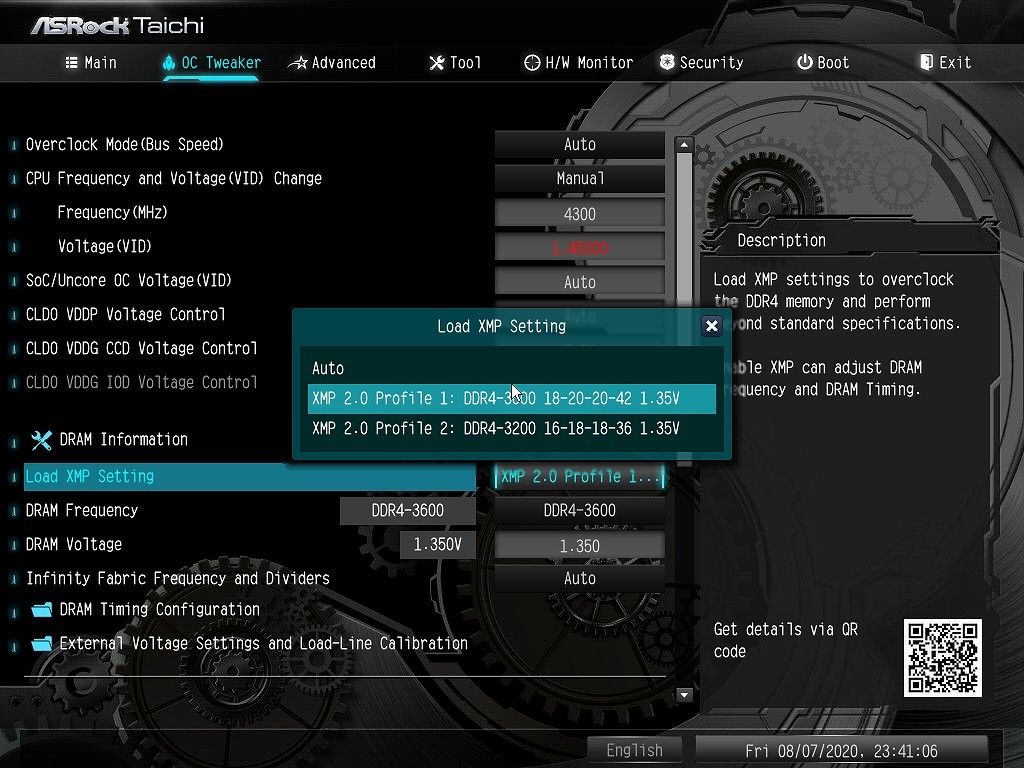This screenshot has width=1024, height=768.
Task: Open the Advanced tab
Action: pyautogui.click(x=332, y=62)
